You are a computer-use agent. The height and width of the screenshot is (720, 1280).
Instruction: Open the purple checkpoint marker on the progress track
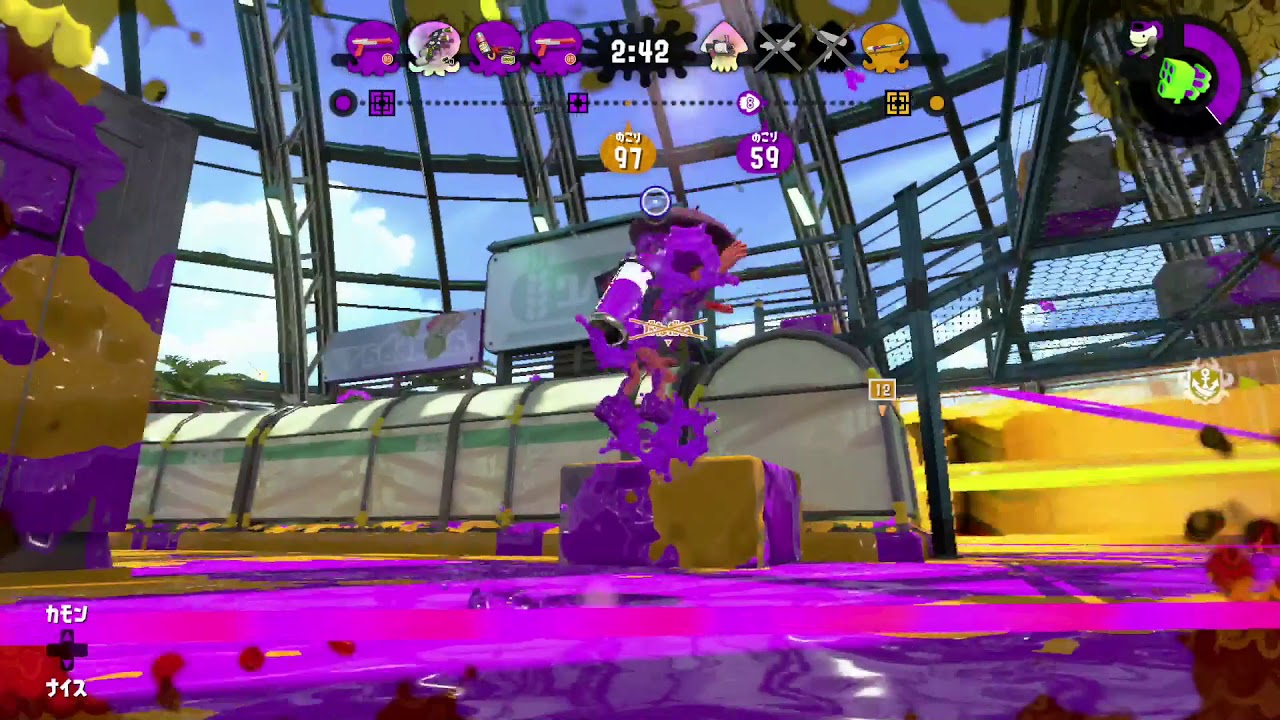pyautogui.click(x=382, y=100)
